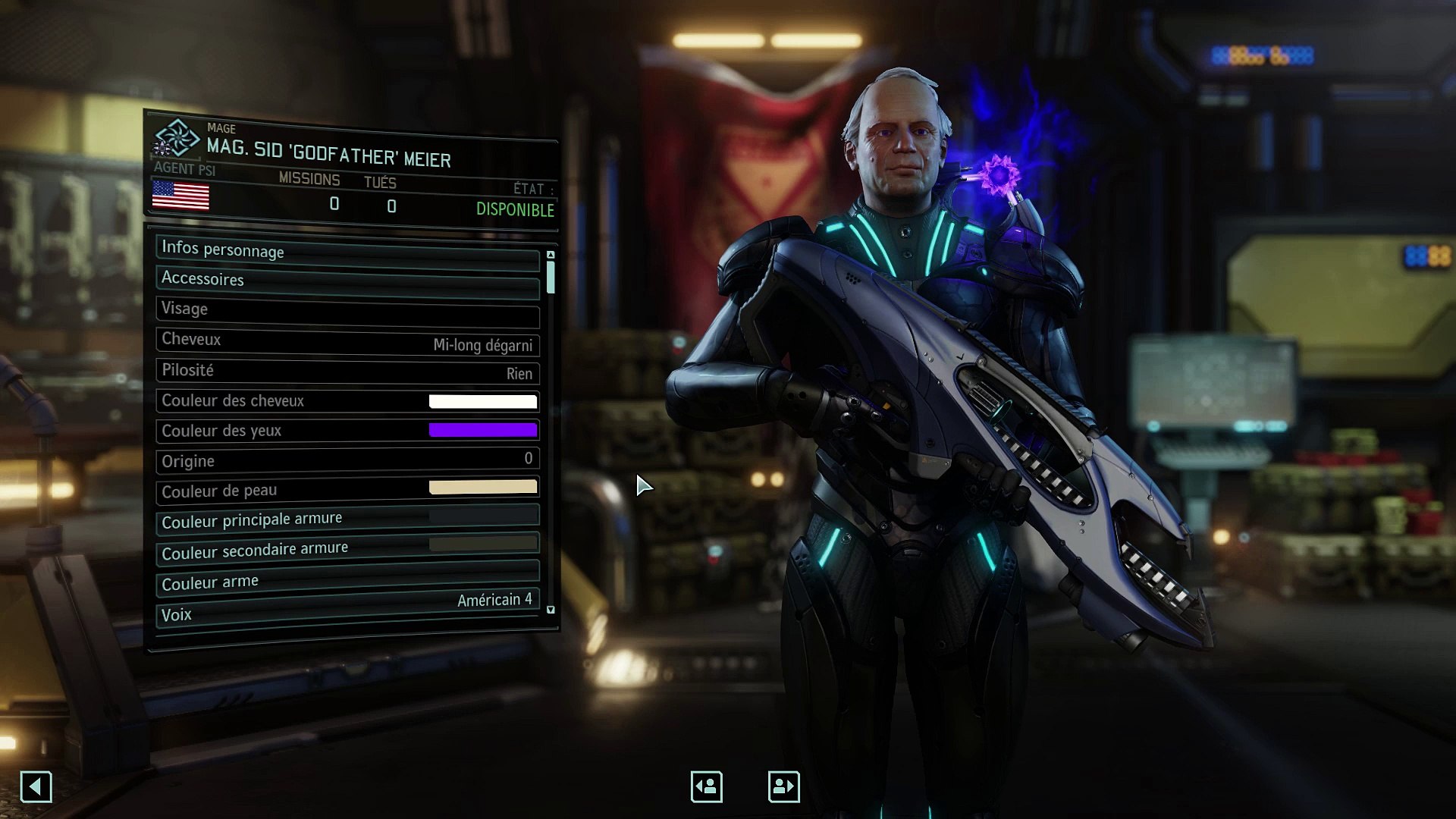Change the Cheveux hairstyle setting
This screenshot has height=819, width=1456.
click(347, 342)
